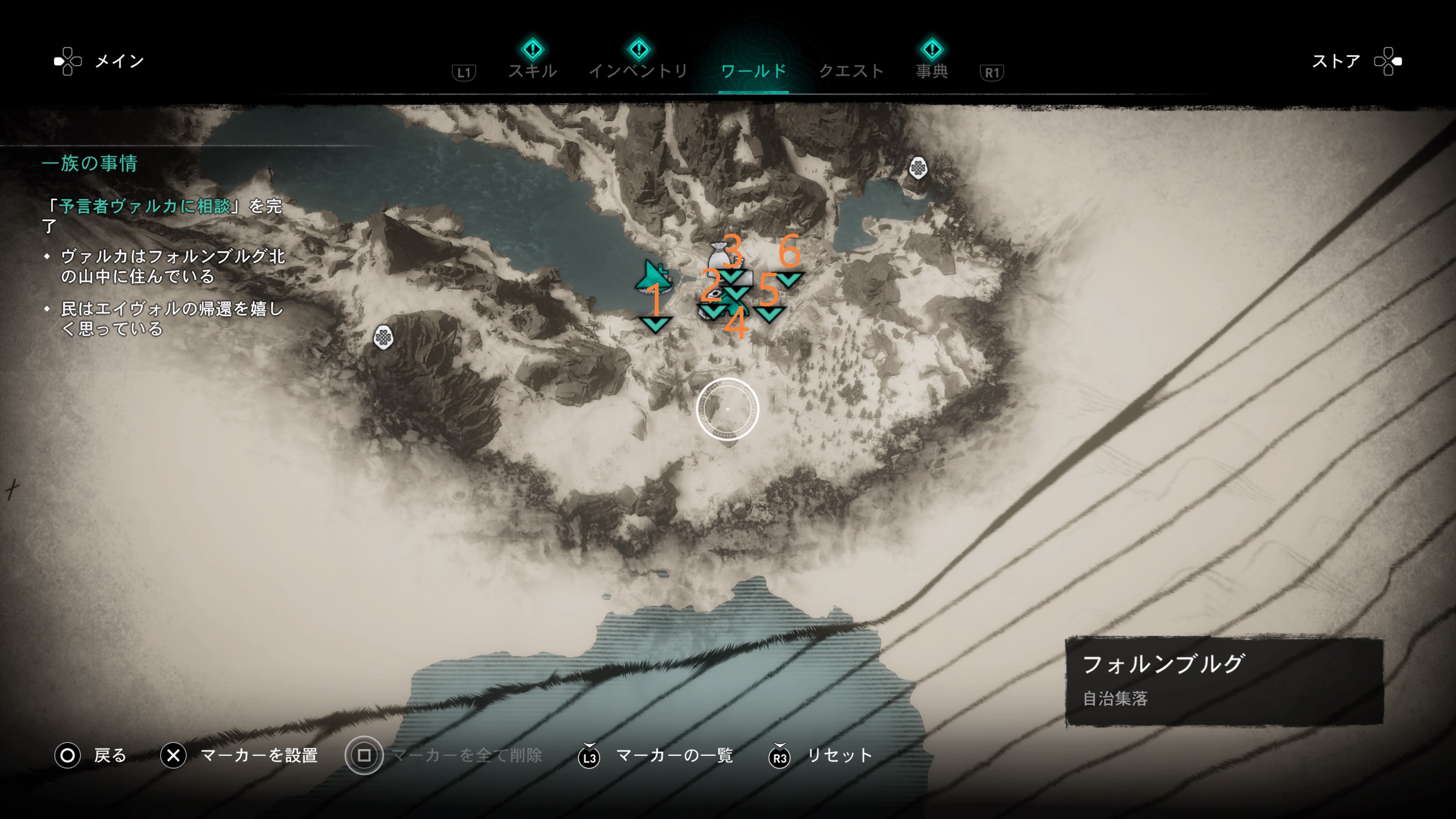Switch to the スキル tab
1456x819 pixels.
pos(532,71)
